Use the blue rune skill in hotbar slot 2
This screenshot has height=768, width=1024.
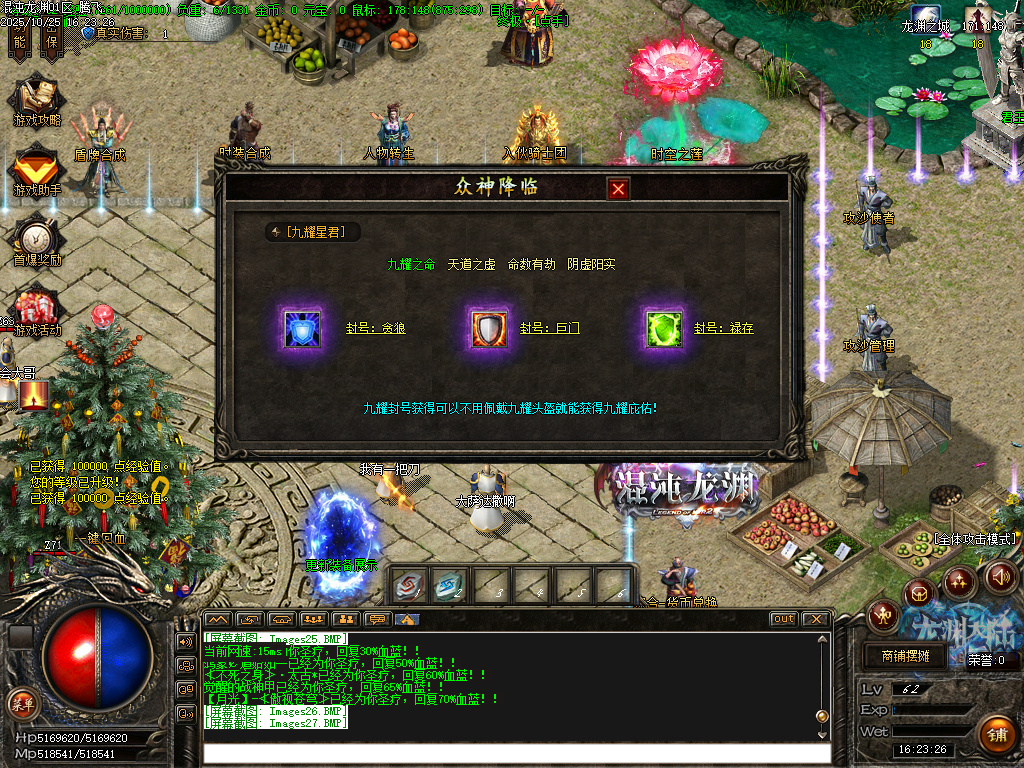pyautogui.click(x=448, y=585)
